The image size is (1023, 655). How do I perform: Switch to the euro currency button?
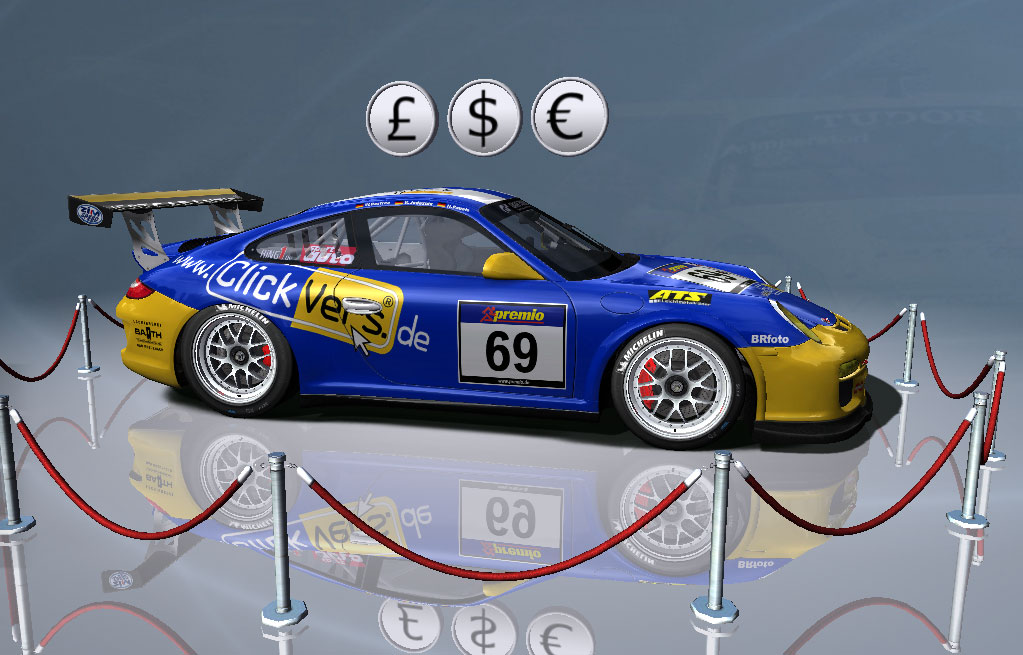click(x=569, y=118)
